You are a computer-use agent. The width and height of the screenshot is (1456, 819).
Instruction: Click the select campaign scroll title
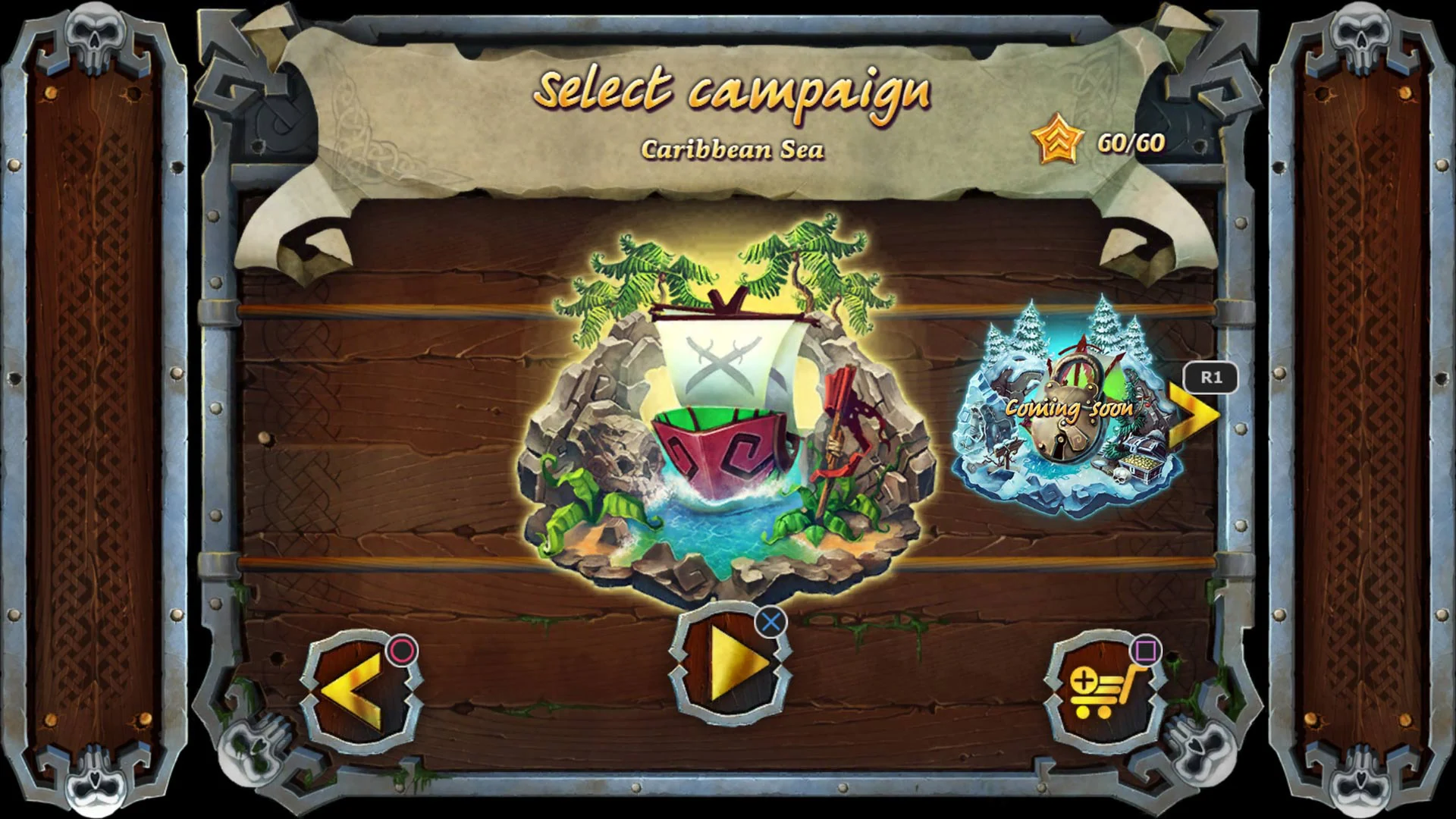(x=733, y=93)
